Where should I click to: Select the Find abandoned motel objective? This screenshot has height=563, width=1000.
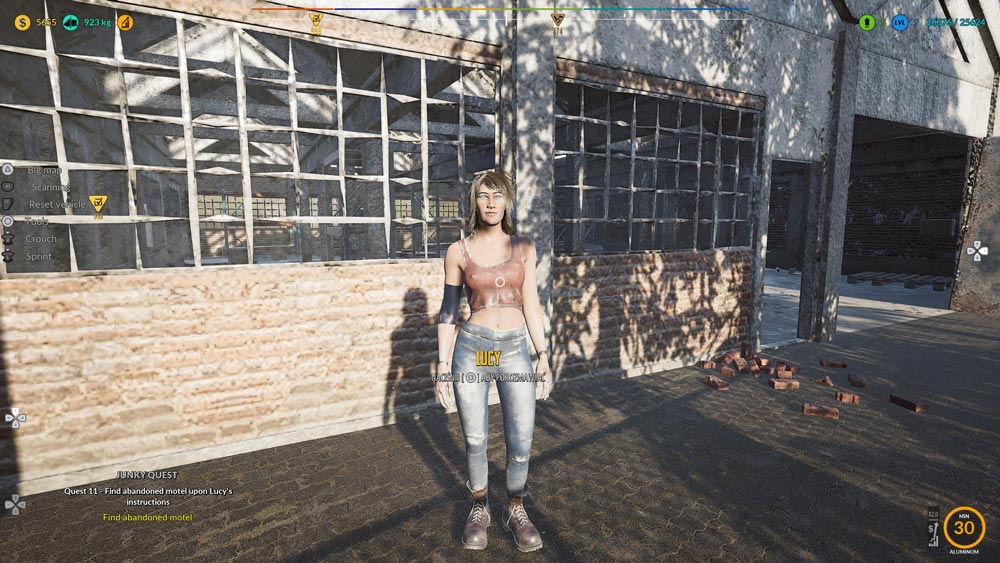click(147, 517)
